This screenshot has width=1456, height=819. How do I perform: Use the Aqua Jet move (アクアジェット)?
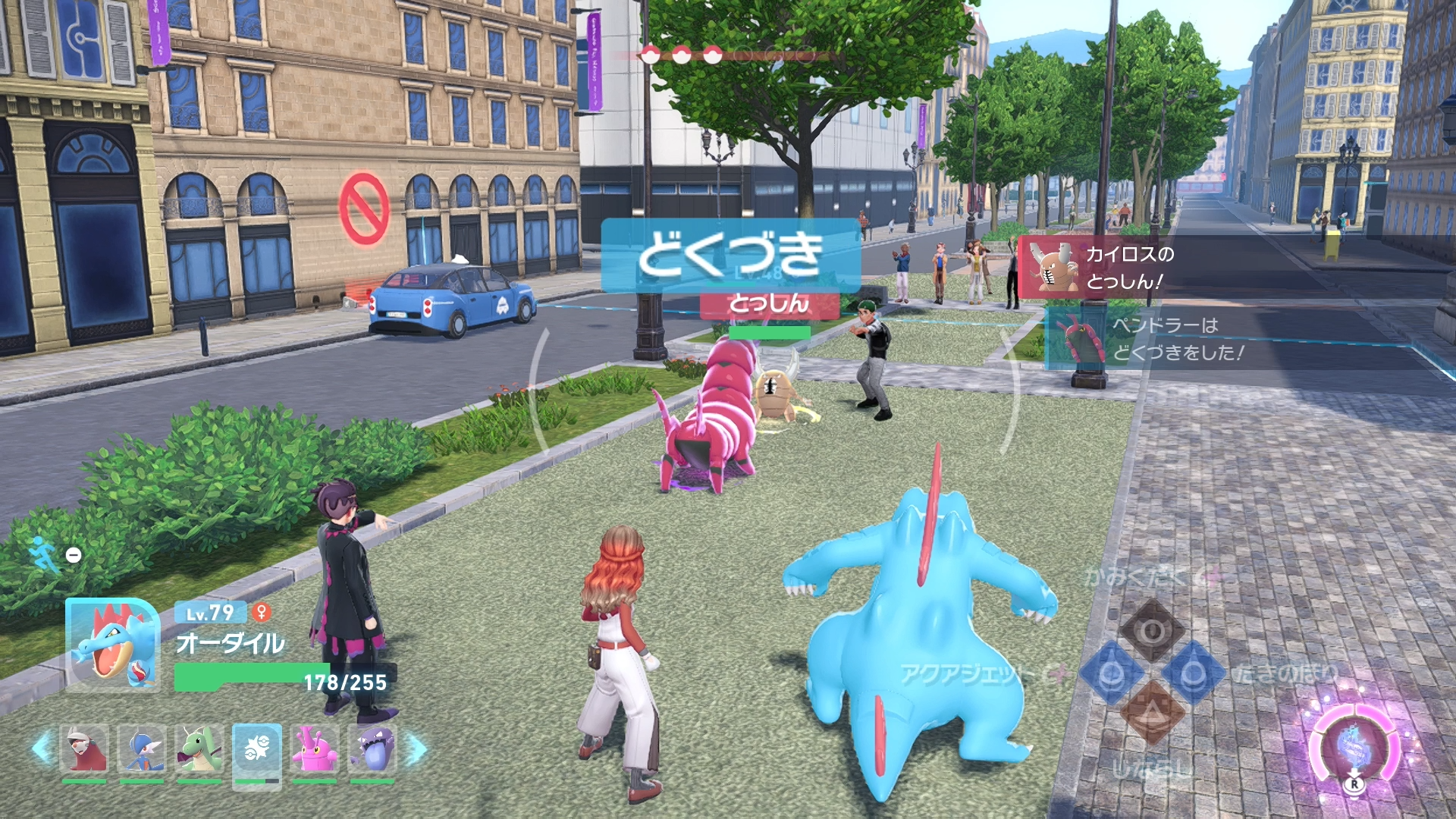(1111, 673)
